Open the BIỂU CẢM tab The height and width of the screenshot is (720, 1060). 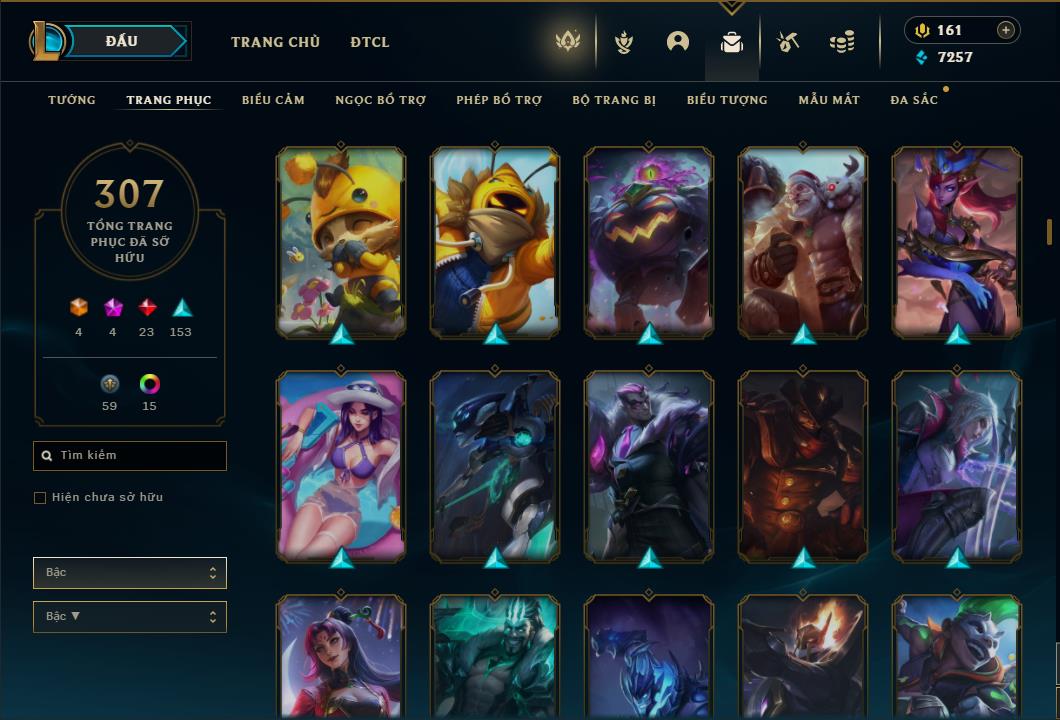point(273,100)
